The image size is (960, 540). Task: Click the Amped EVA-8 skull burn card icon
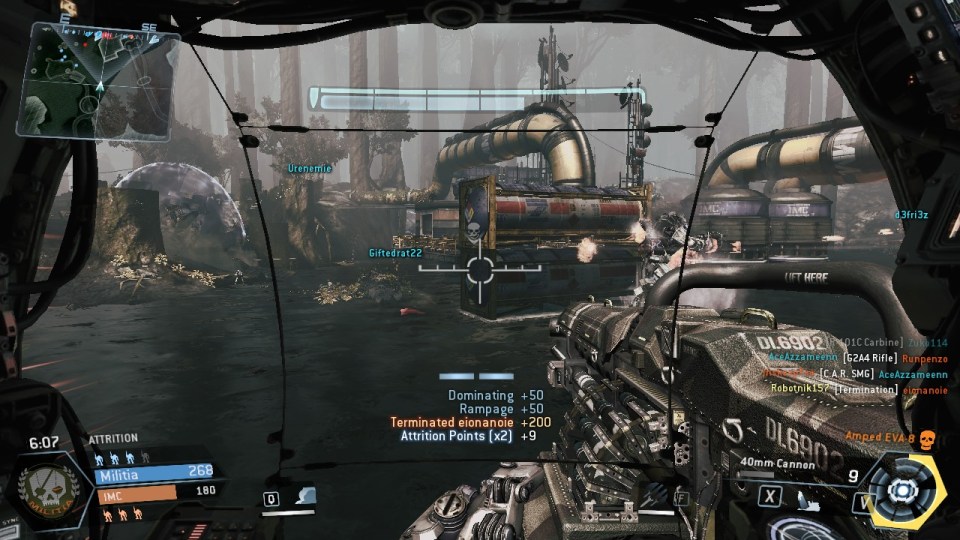point(926,439)
